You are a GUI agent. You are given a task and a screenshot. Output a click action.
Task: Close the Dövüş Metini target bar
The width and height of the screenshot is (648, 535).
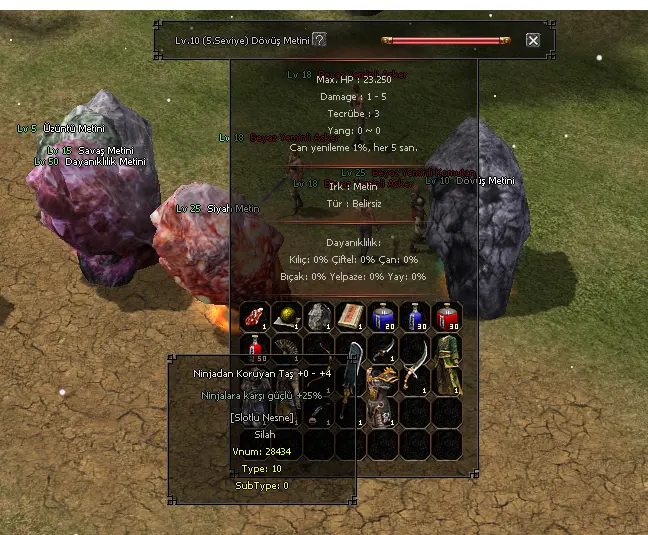pos(533,40)
